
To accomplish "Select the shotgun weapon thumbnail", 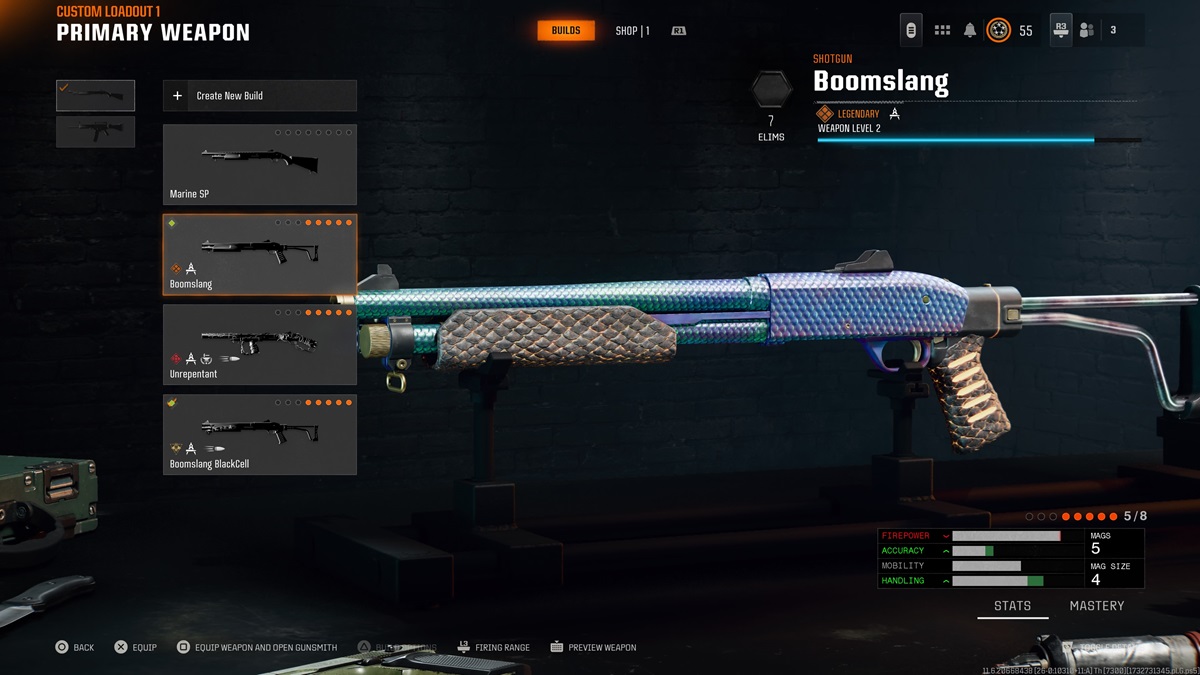I will 95,95.
